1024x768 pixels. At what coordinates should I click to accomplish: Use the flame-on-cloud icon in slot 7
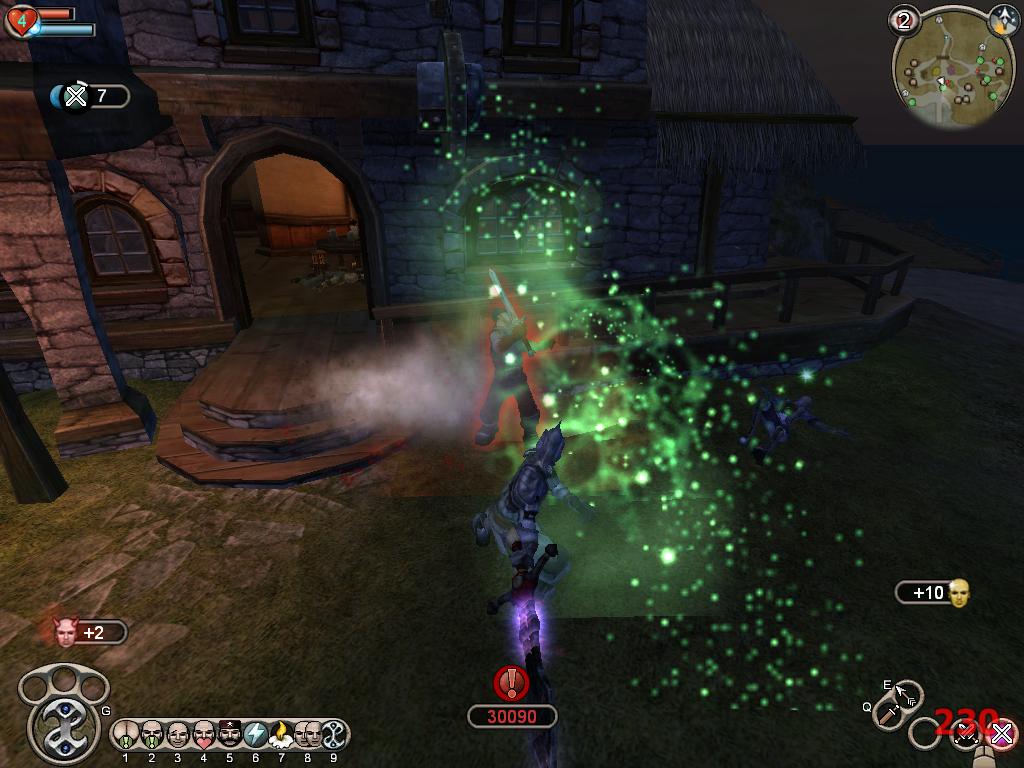point(282,734)
